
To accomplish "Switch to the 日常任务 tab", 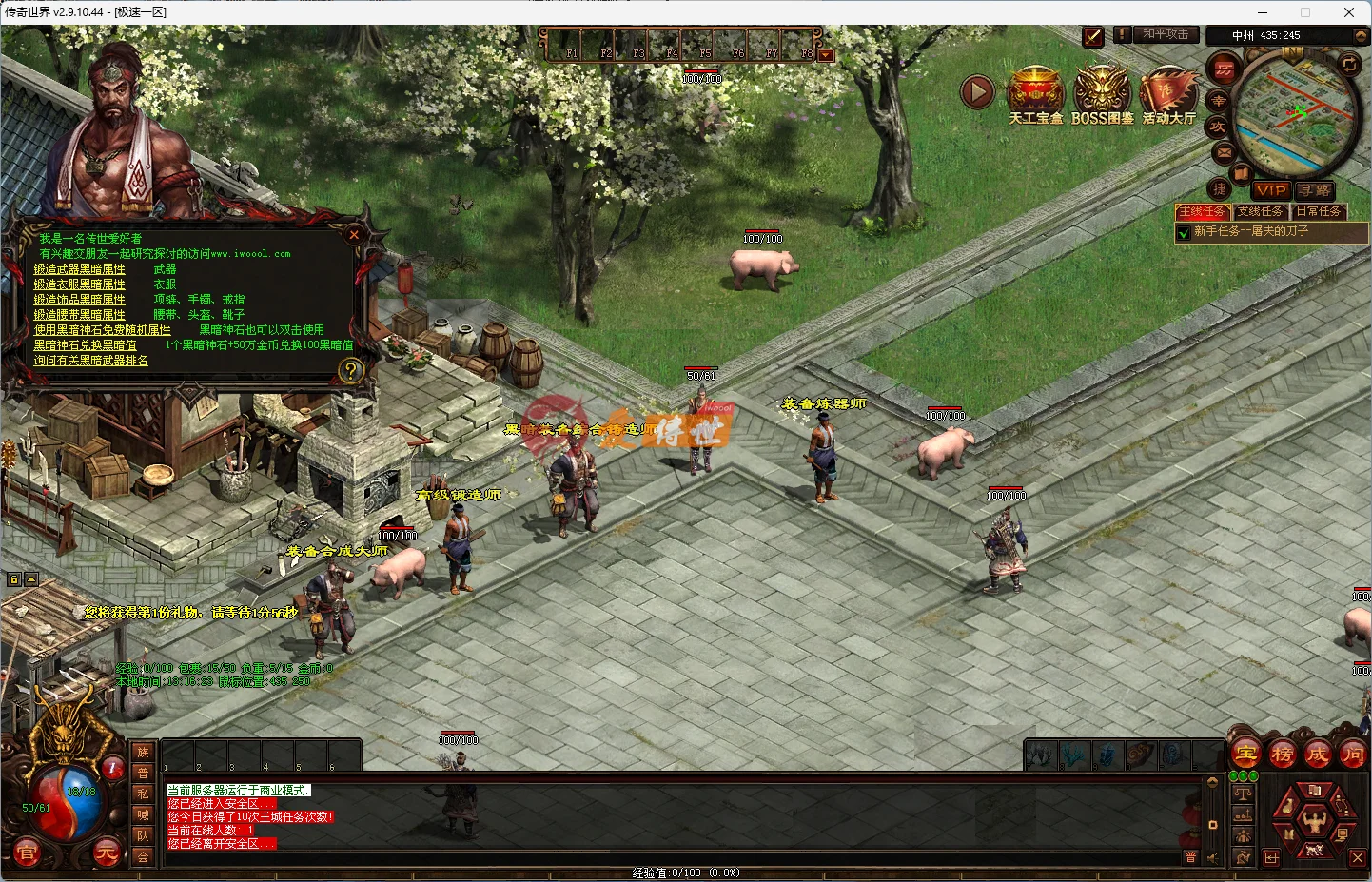I will click(1319, 210).
